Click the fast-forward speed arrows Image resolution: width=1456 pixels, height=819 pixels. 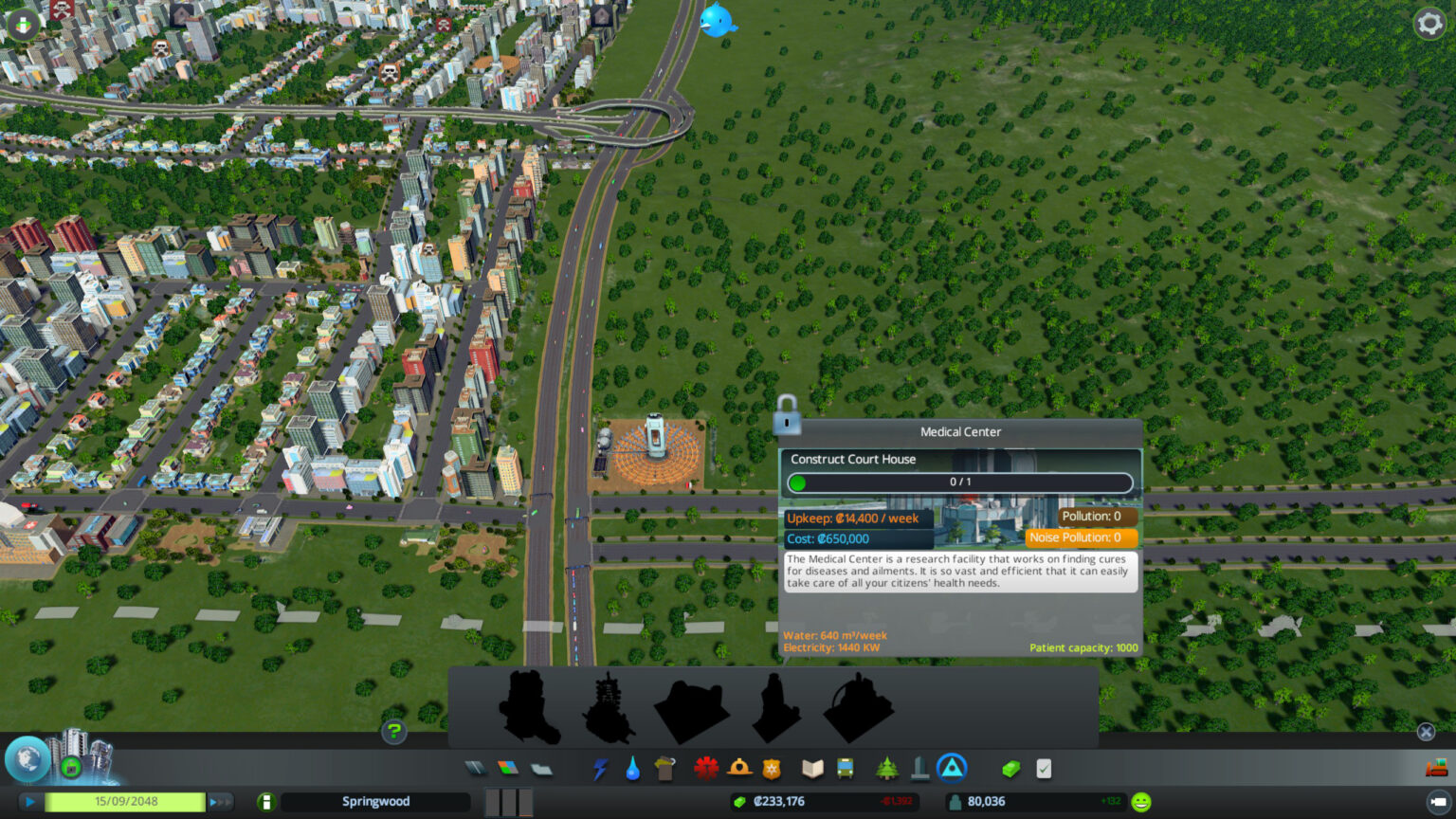point(220,802)
